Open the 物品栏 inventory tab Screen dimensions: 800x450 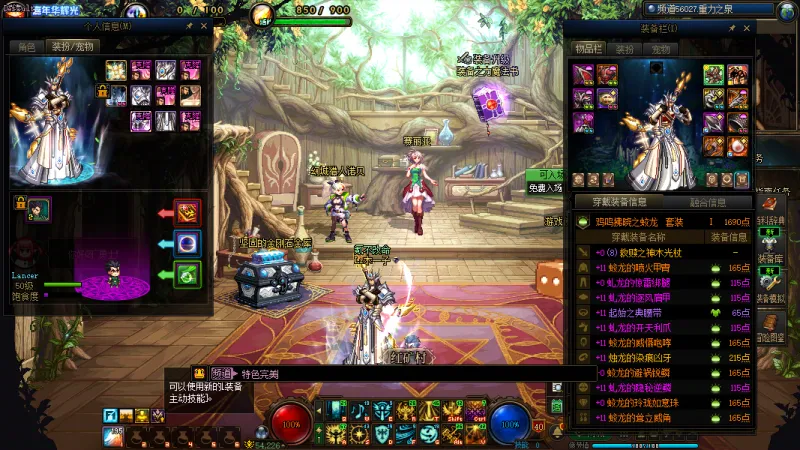point(588,48)
